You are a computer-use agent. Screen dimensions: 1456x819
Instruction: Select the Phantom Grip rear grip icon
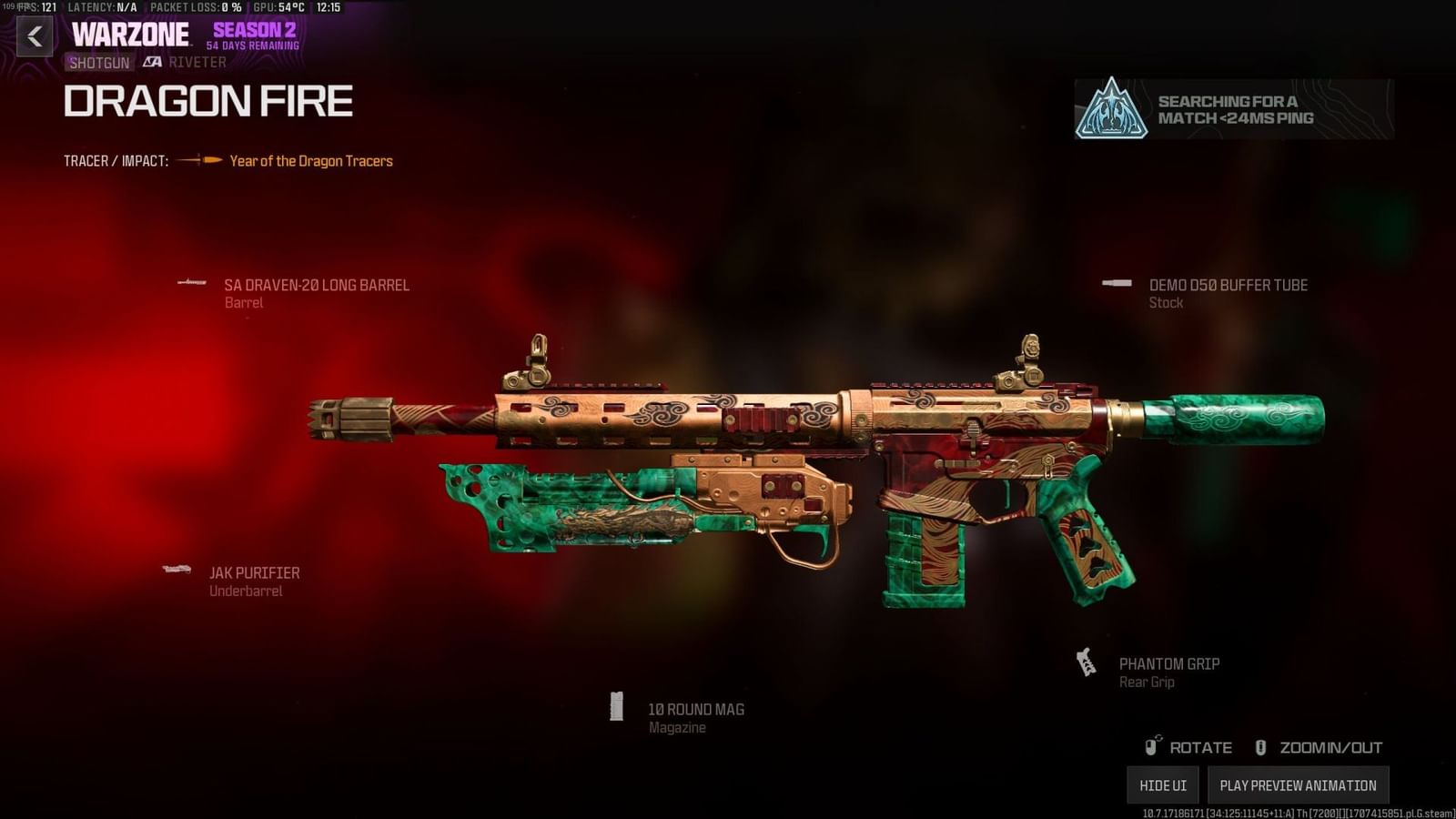[x=1087, y=661]
